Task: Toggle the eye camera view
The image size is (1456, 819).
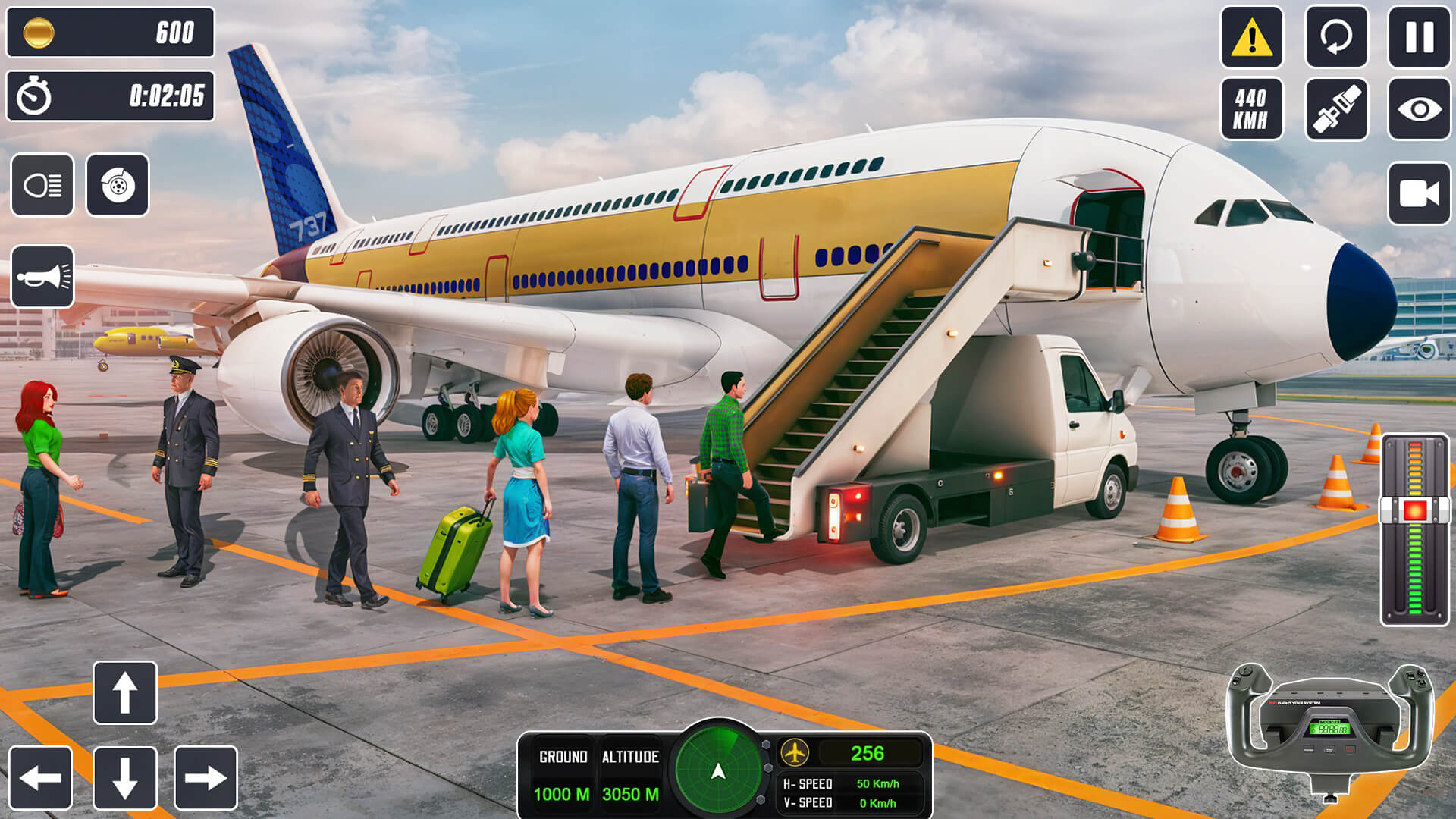Action: click(x=1420, y=110)
